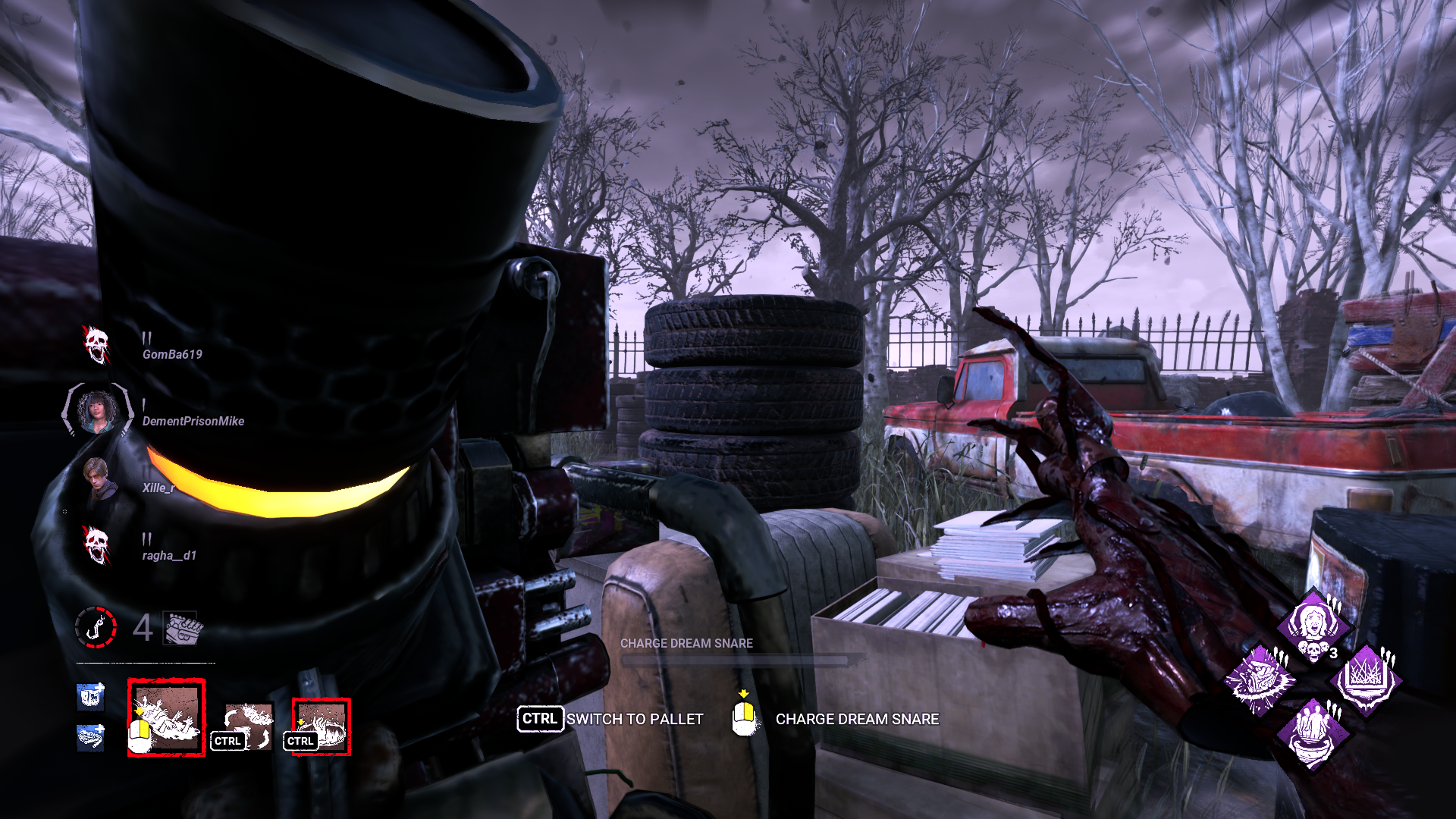Click the CHARGE DREAM SNARE prompt text
Screen dimensions: 1456x819
click(855, 719)
